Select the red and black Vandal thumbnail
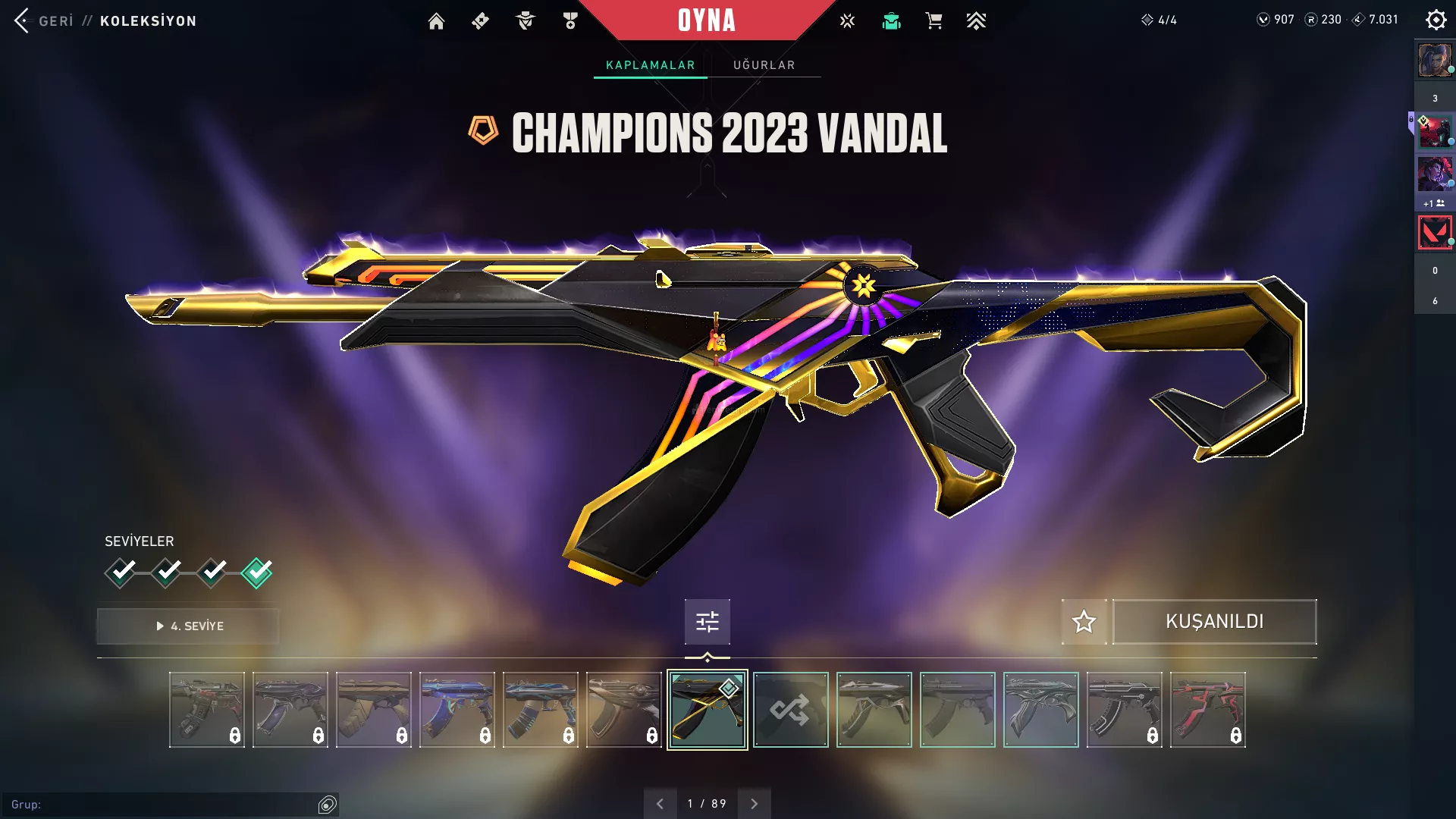Viewport: 1456px width, 819px height. pyautogui.click(x=1207, y=710)
